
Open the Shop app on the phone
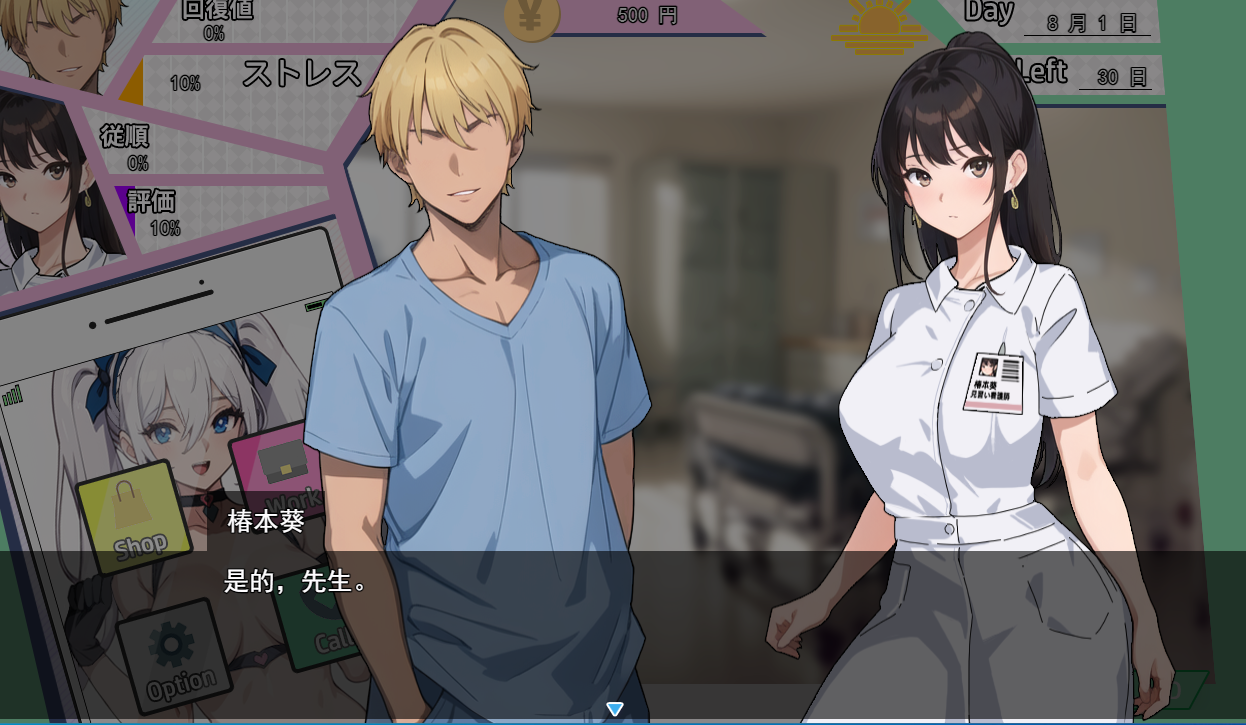pyautogui.click(x=134, y=515)
